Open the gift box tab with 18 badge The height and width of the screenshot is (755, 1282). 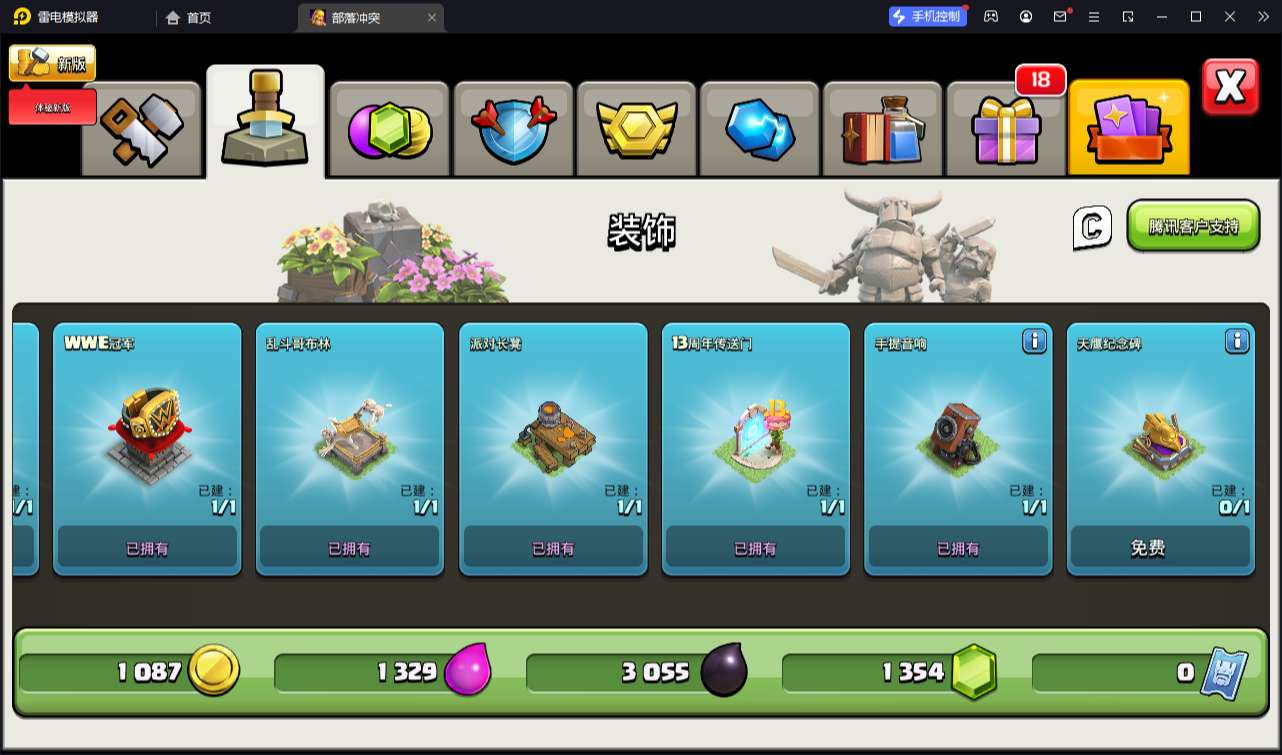coord(1005,129)
